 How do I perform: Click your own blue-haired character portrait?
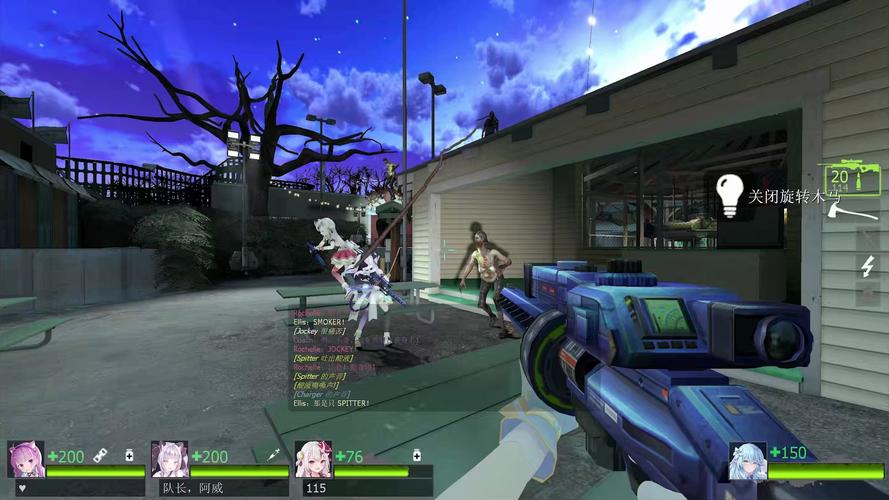(747, 461)
